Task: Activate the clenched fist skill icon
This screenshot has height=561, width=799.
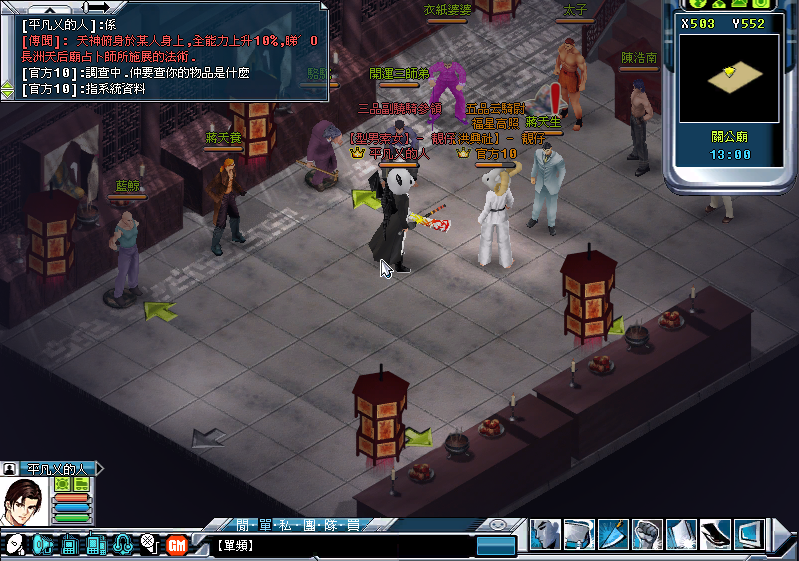Action: [647, 533]
